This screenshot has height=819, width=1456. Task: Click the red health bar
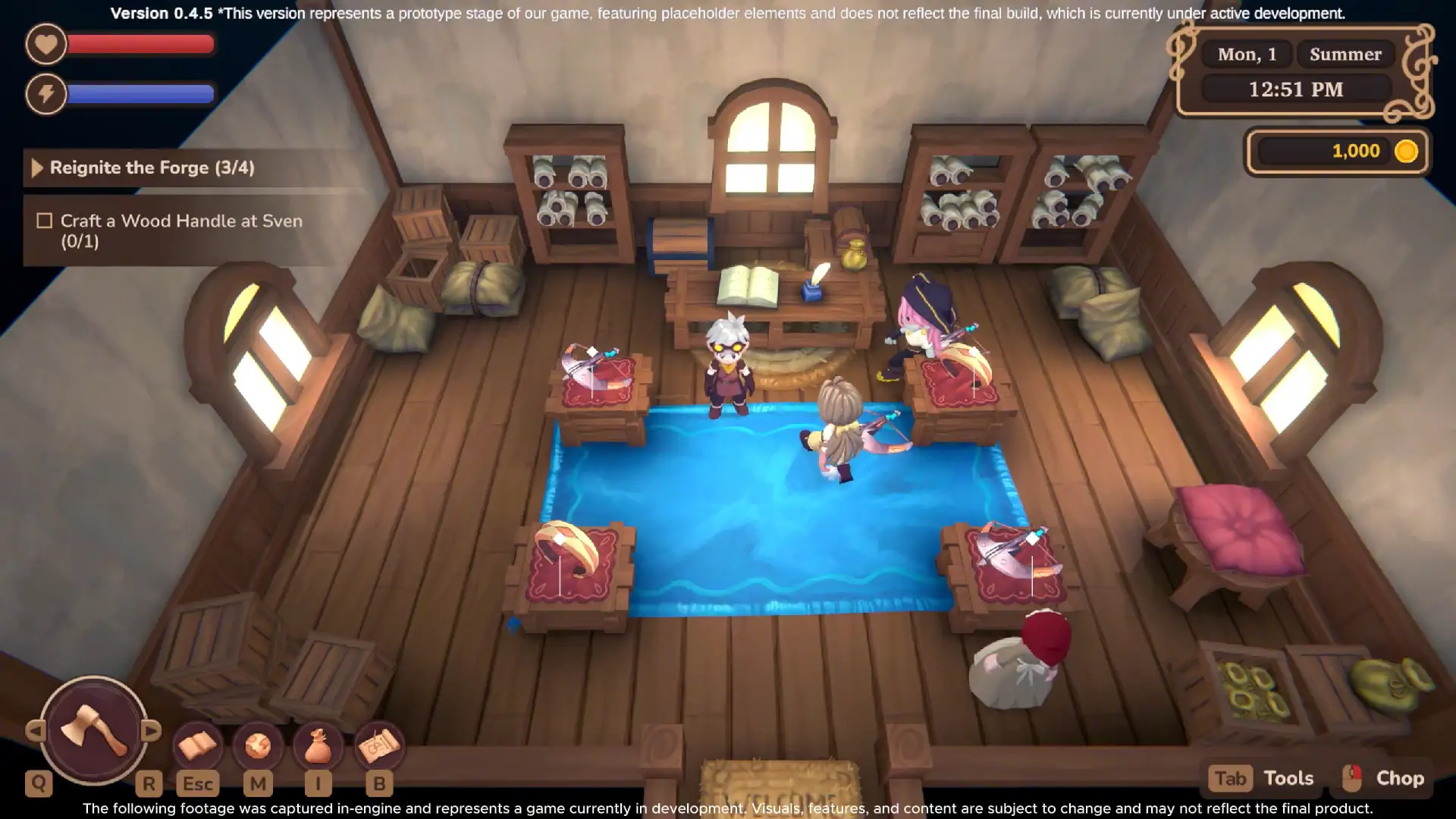point(140,45)
